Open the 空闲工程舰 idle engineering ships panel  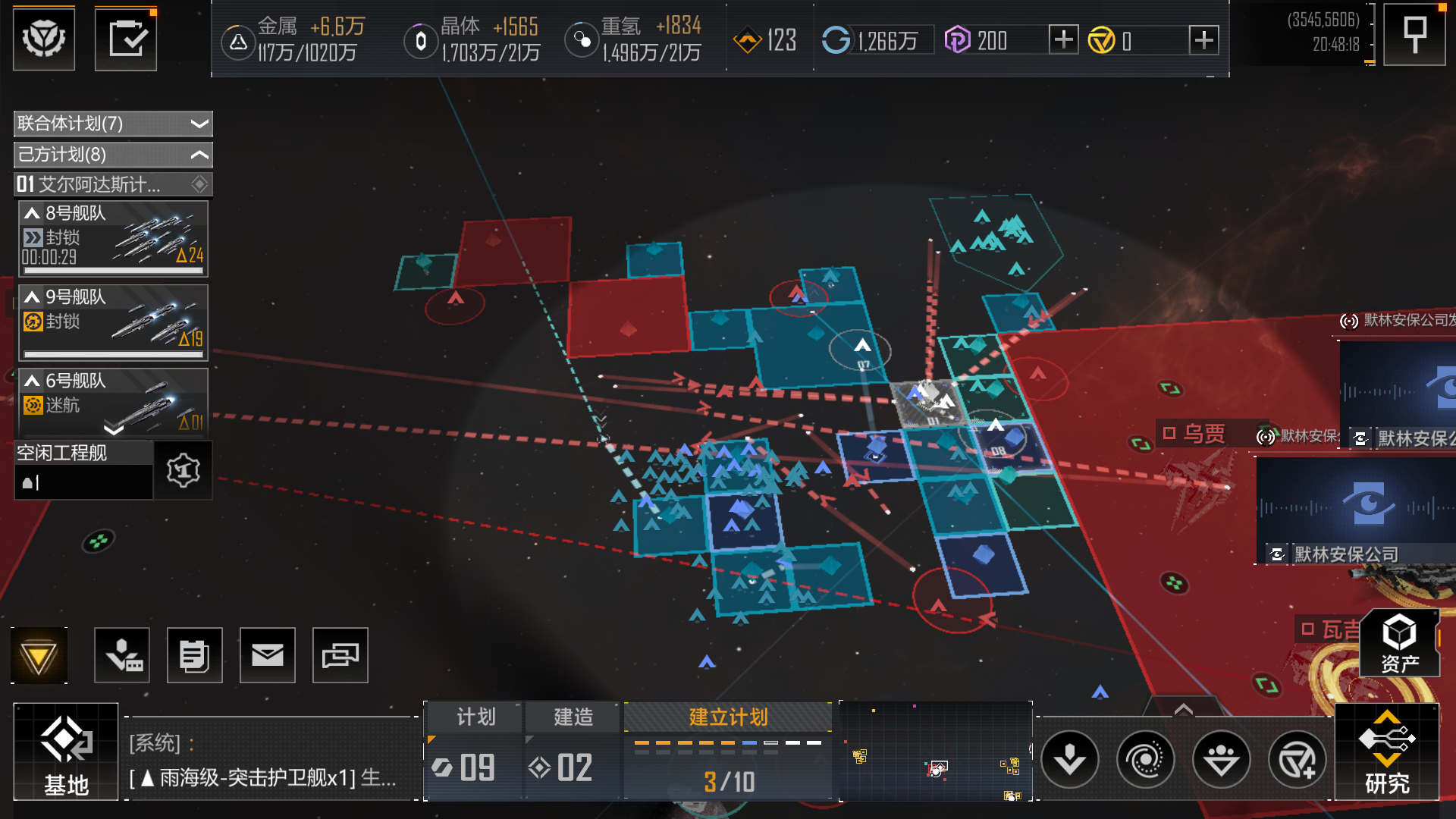(83, 470)
